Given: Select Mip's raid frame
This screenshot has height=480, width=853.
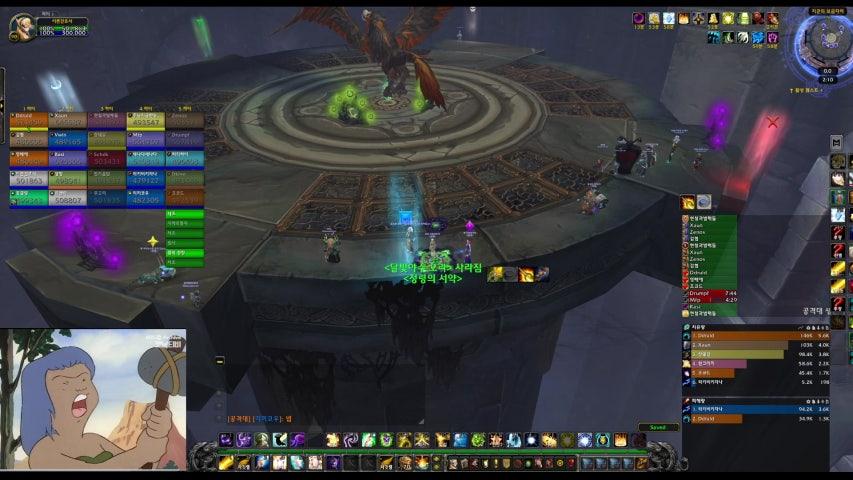Looking at the screenshot, I should [x=145, y=140].
